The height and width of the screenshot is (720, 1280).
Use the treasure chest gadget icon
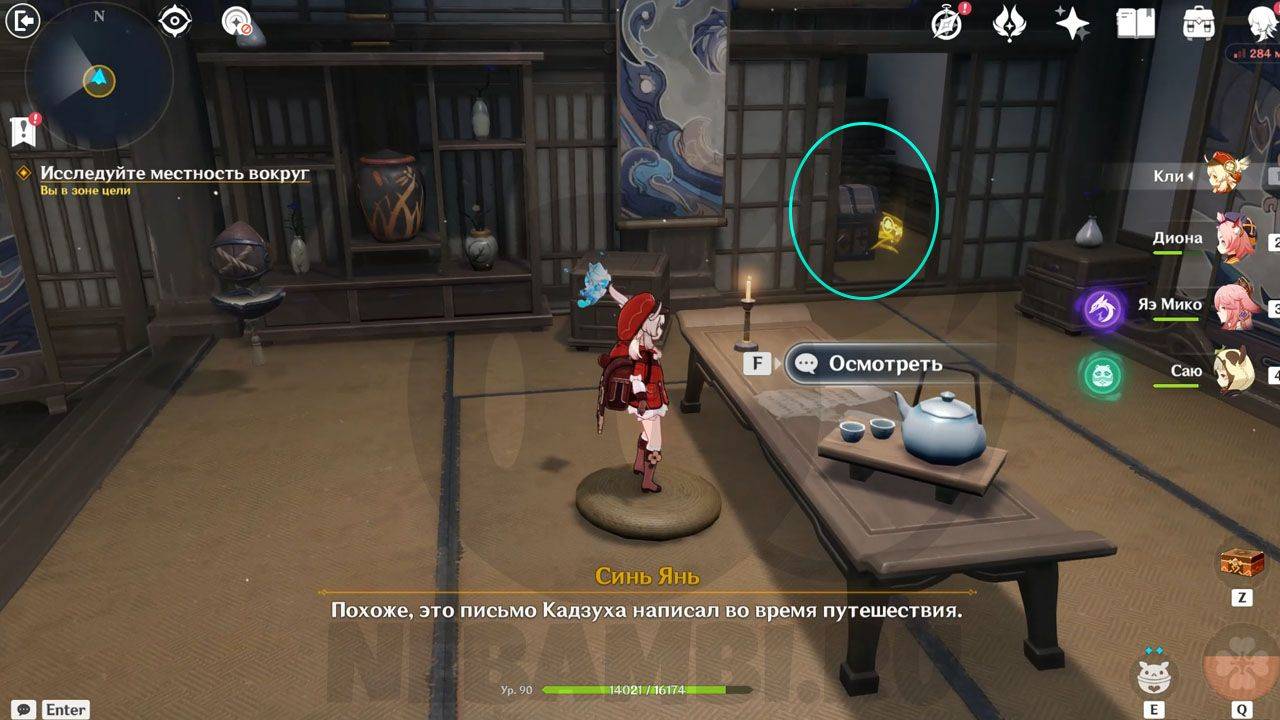tap(1241, 564)
